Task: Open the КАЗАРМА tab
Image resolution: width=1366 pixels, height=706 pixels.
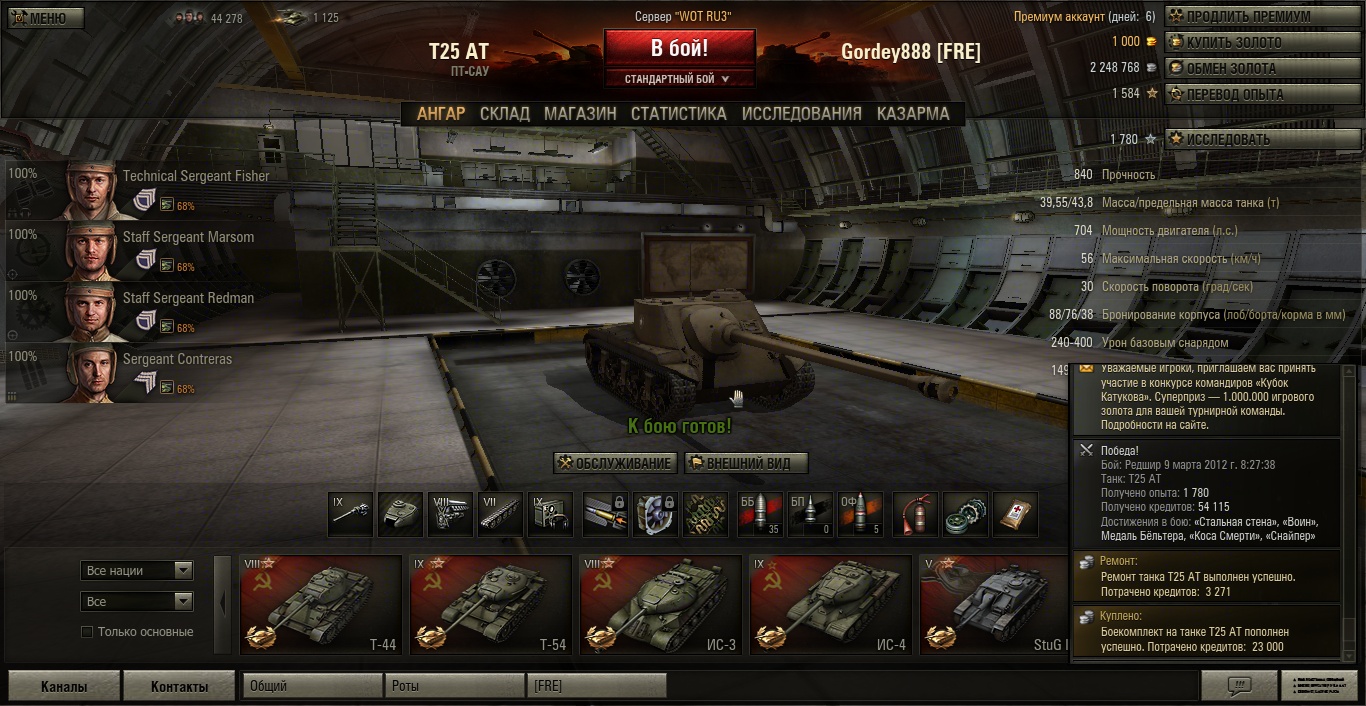Action: click(x=913, y=114)
